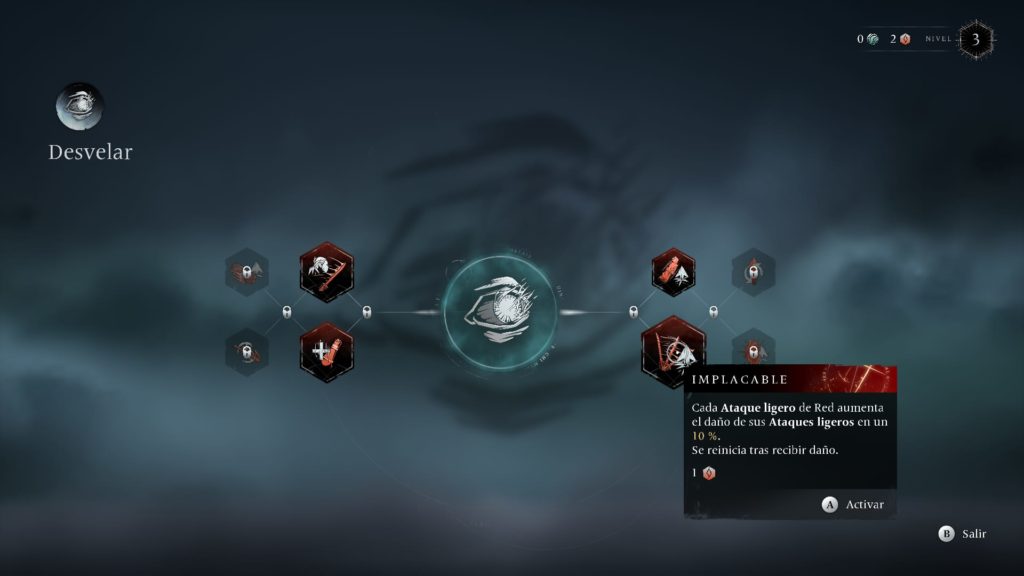Screen dimensions: 1024x576
Task: Pick the red skill with upward arrow and wolf
Action: 673,271
